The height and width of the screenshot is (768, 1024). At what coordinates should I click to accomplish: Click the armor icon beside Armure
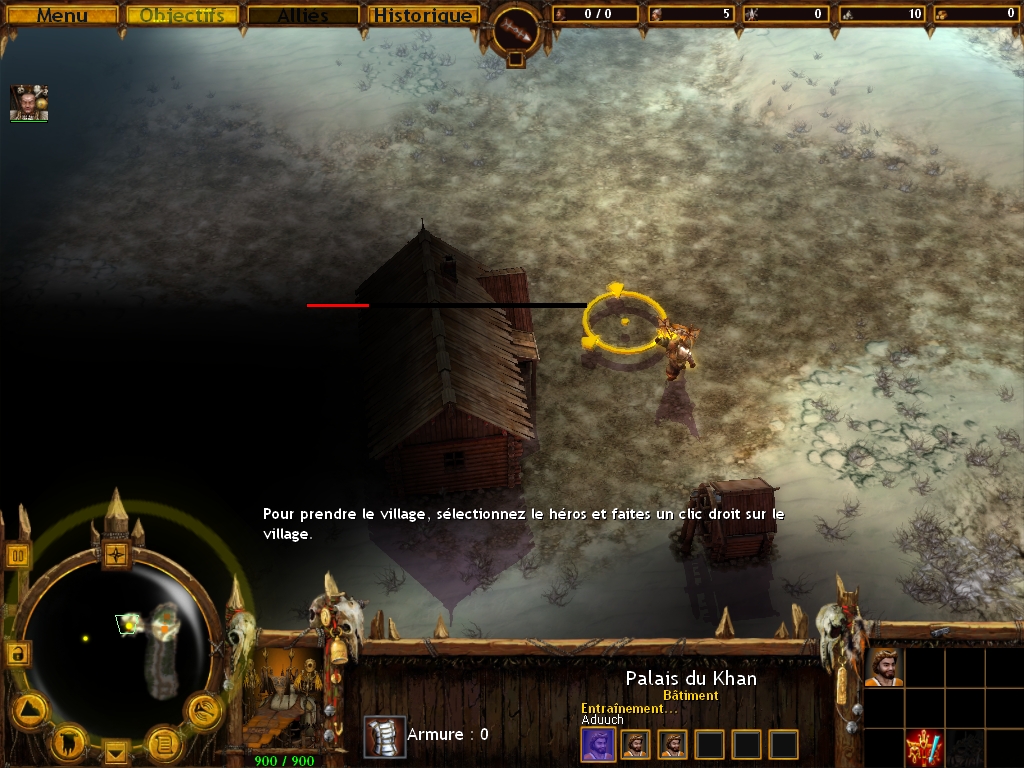[384, 737]
